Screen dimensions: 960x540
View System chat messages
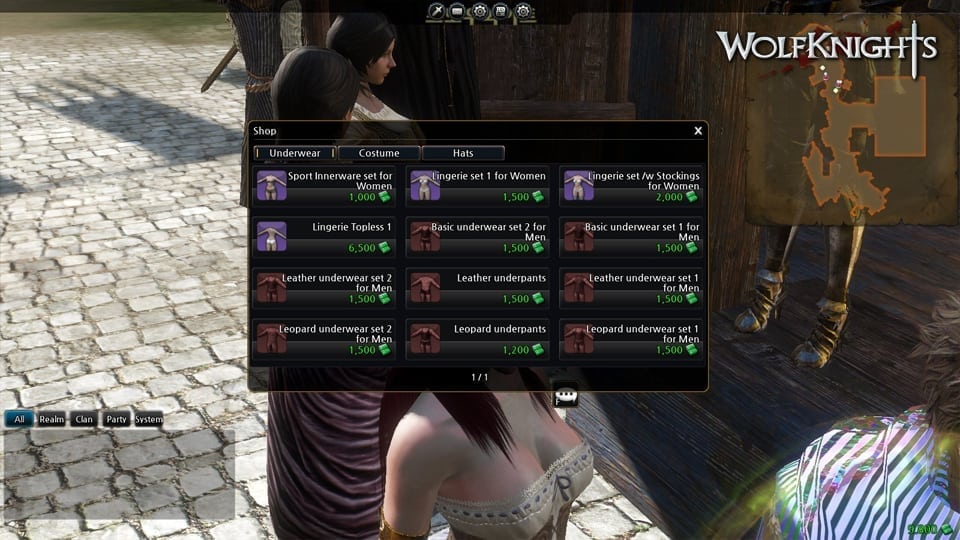148,419
